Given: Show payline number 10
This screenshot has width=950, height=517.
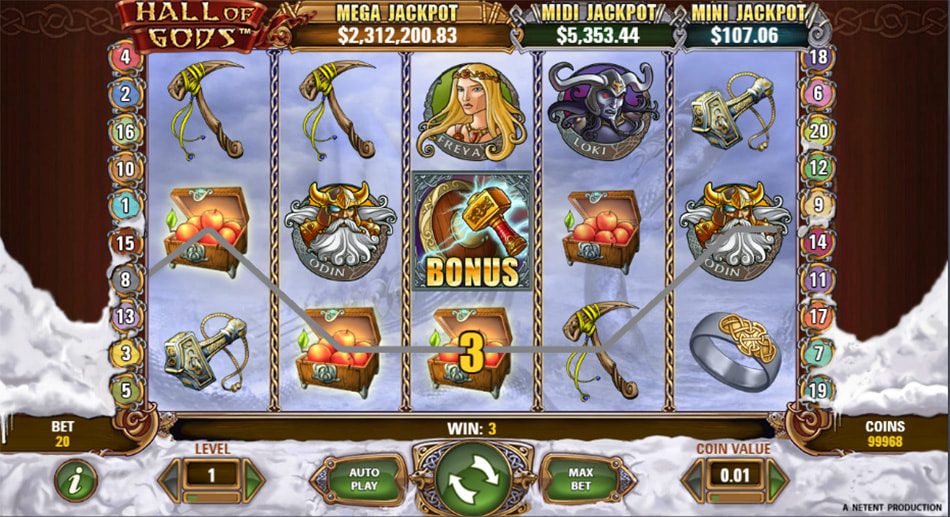Looking at the screenshot, I should pos(126,168).
